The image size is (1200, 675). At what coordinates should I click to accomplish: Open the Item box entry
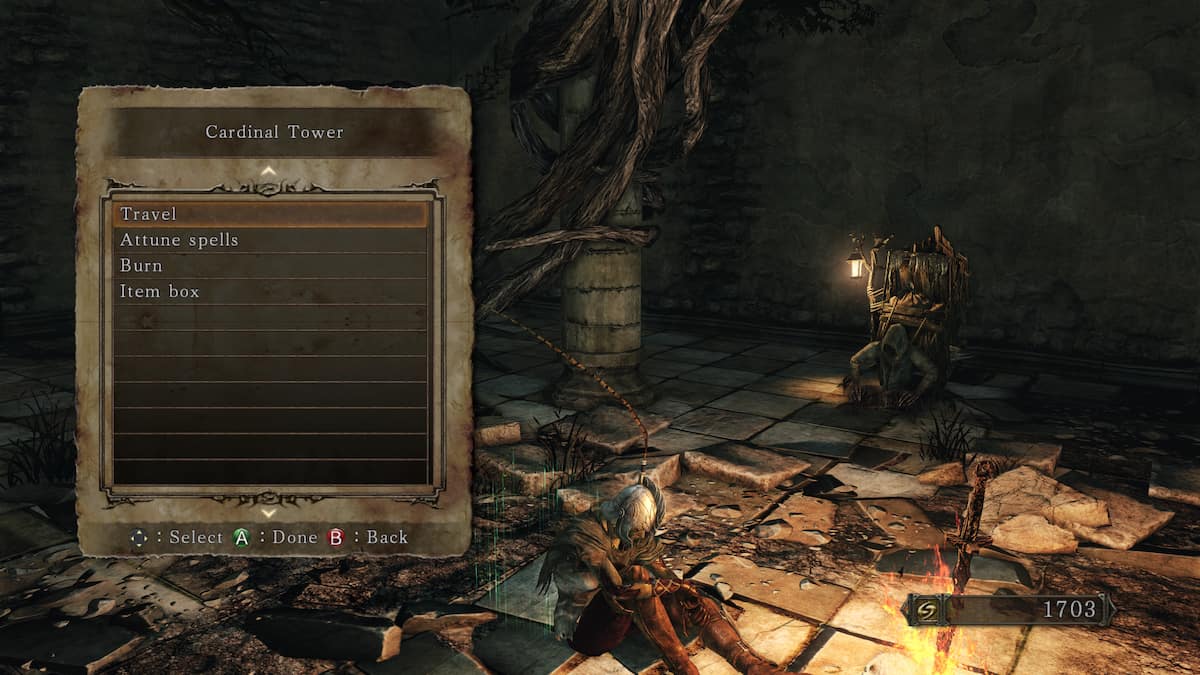[x=270, y=292]
